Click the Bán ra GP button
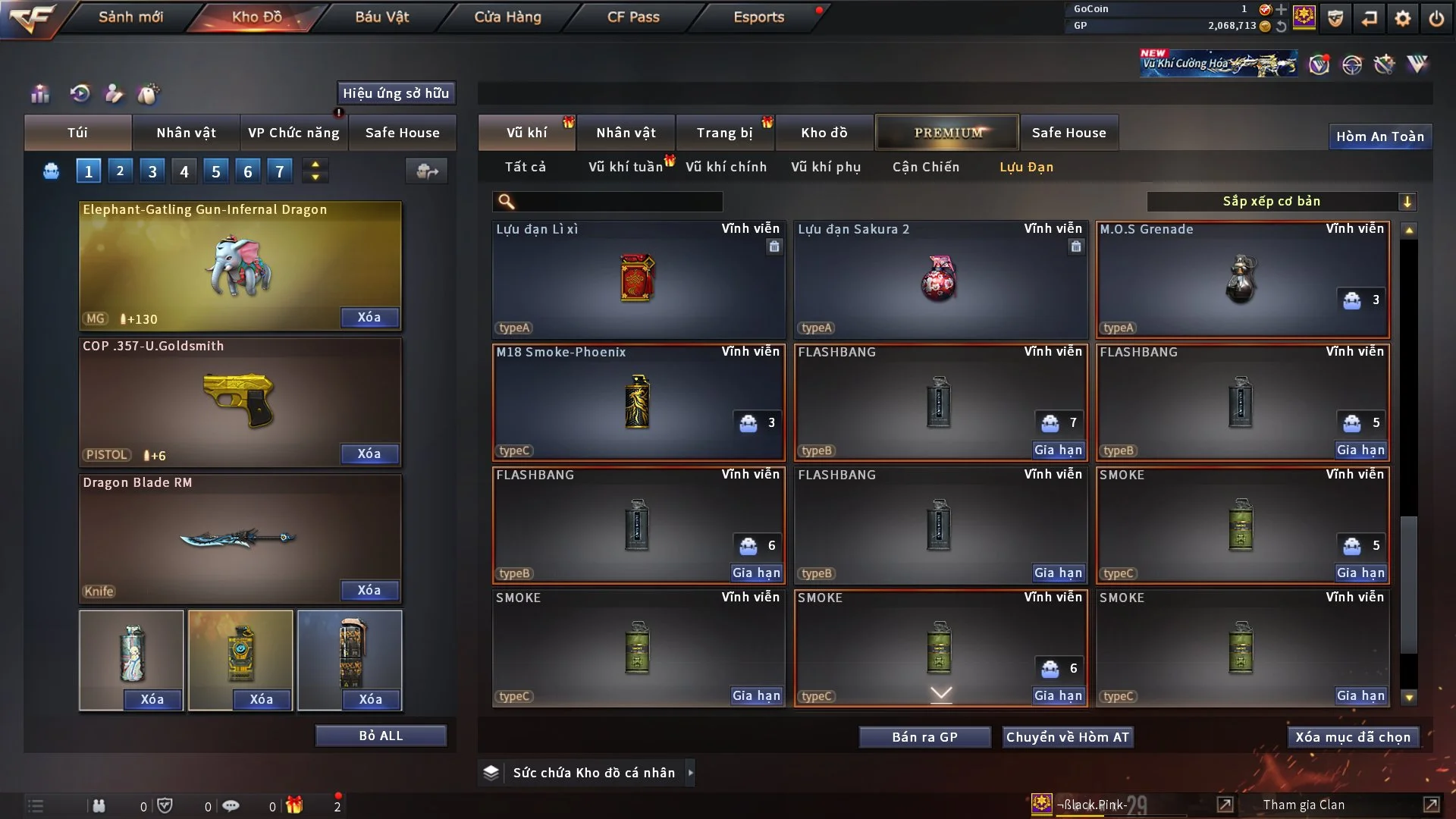Image resolution: width=1456 pixels, height=819 pixels. 924,737
